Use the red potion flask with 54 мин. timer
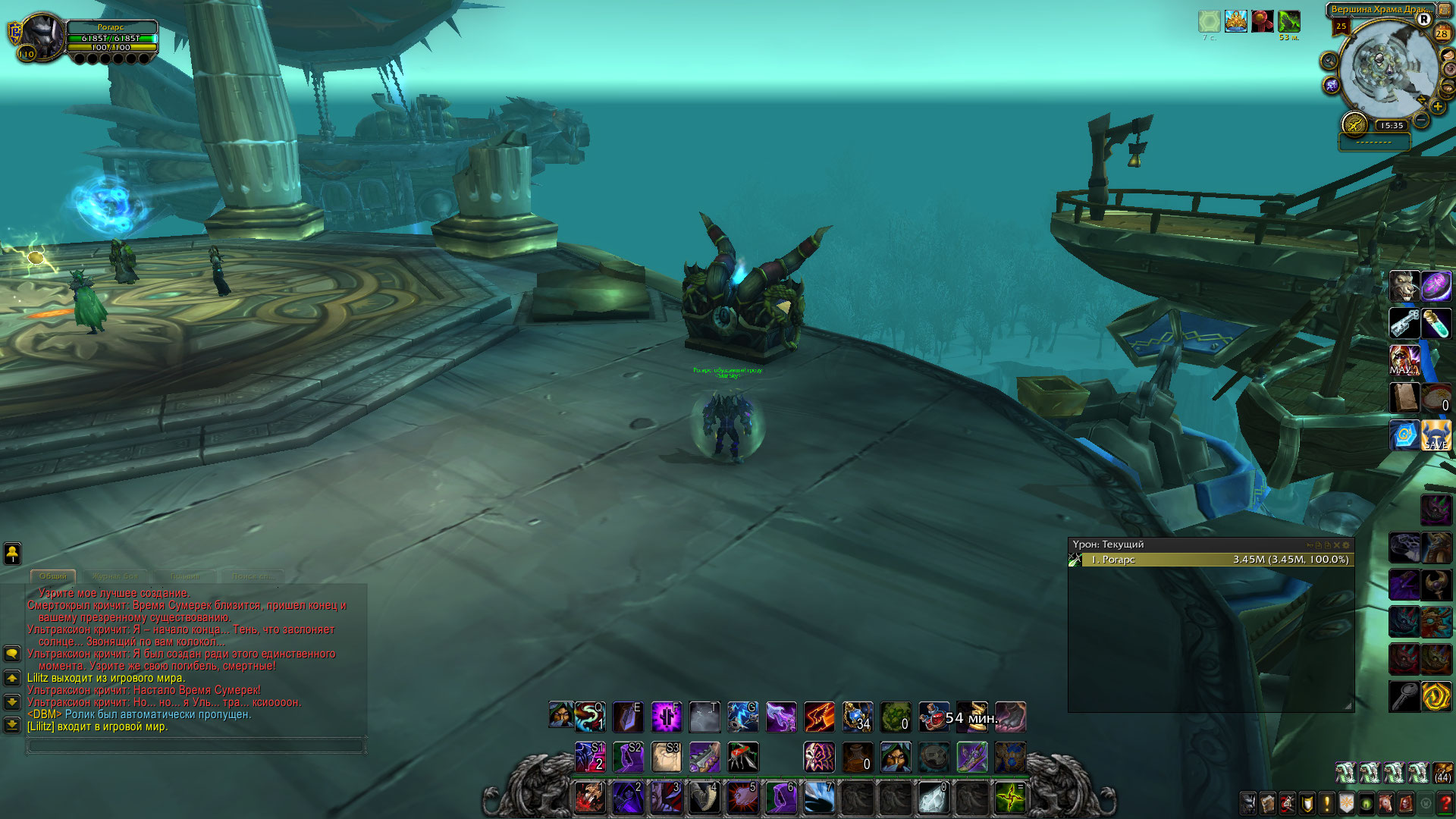 tap(934, 717)
